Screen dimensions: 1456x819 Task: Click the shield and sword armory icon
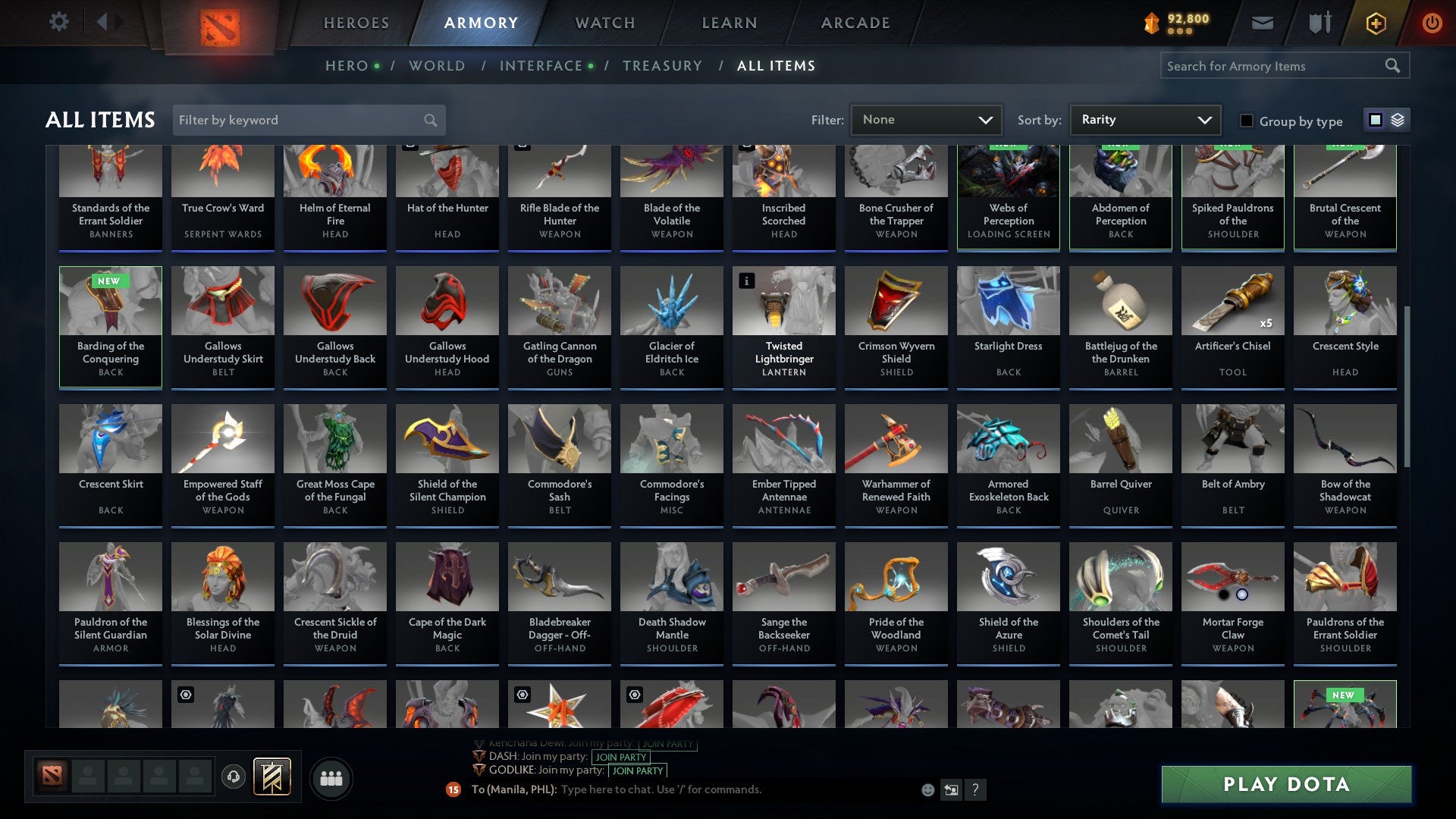click(1319, 22)
